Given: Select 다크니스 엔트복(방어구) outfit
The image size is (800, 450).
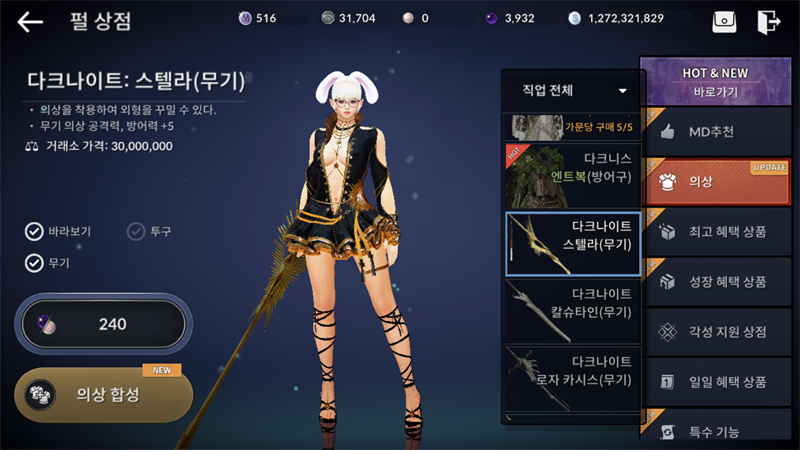Looking at the screenshot, I should [x=573, y=174].
